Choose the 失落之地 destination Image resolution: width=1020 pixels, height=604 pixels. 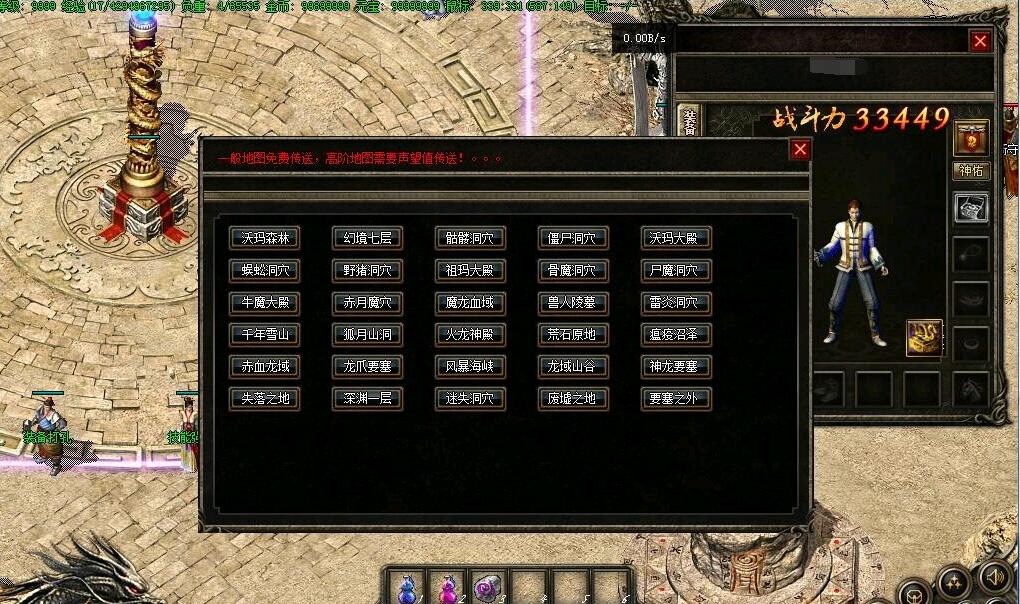click(264, 398)
